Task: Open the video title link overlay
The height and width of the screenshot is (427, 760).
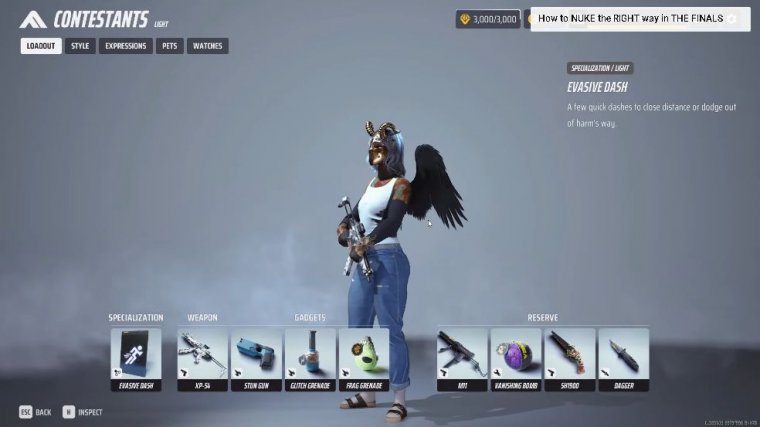Action: 630,19
